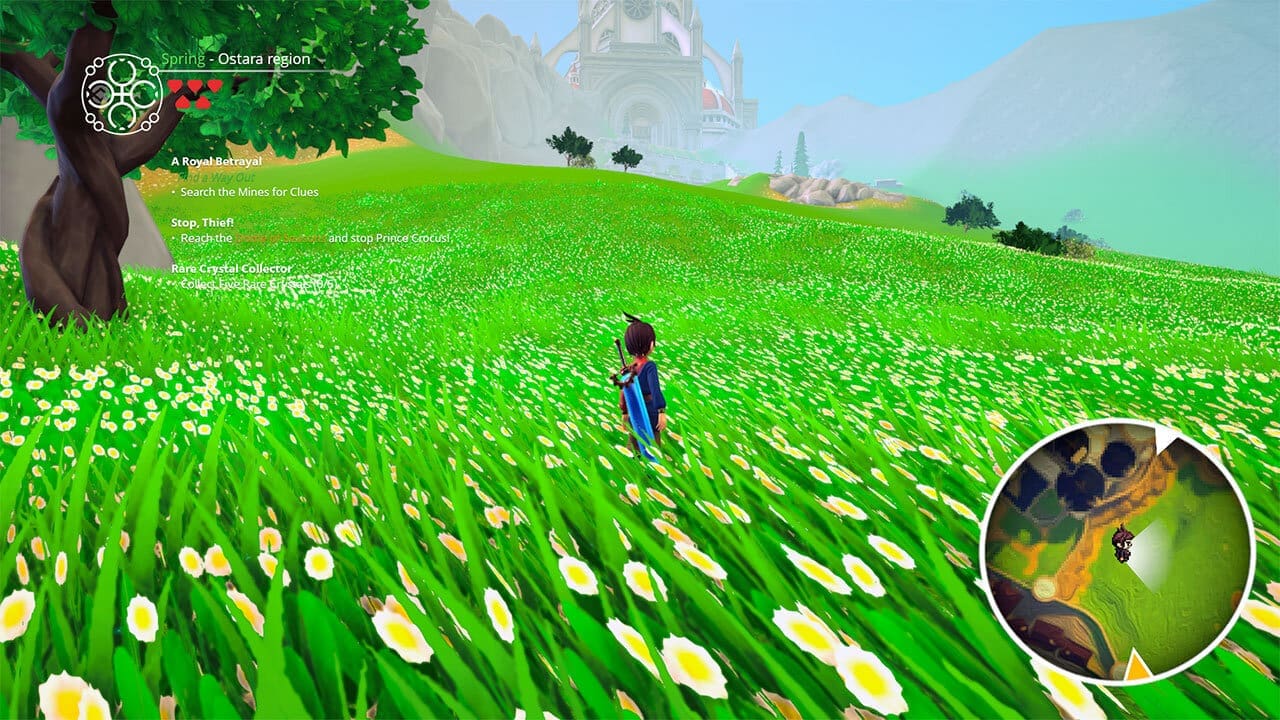Screen dimensions: 1280x720
Task: Open the 'Stop, Thief!' quest entry
Action: [204, 224]
